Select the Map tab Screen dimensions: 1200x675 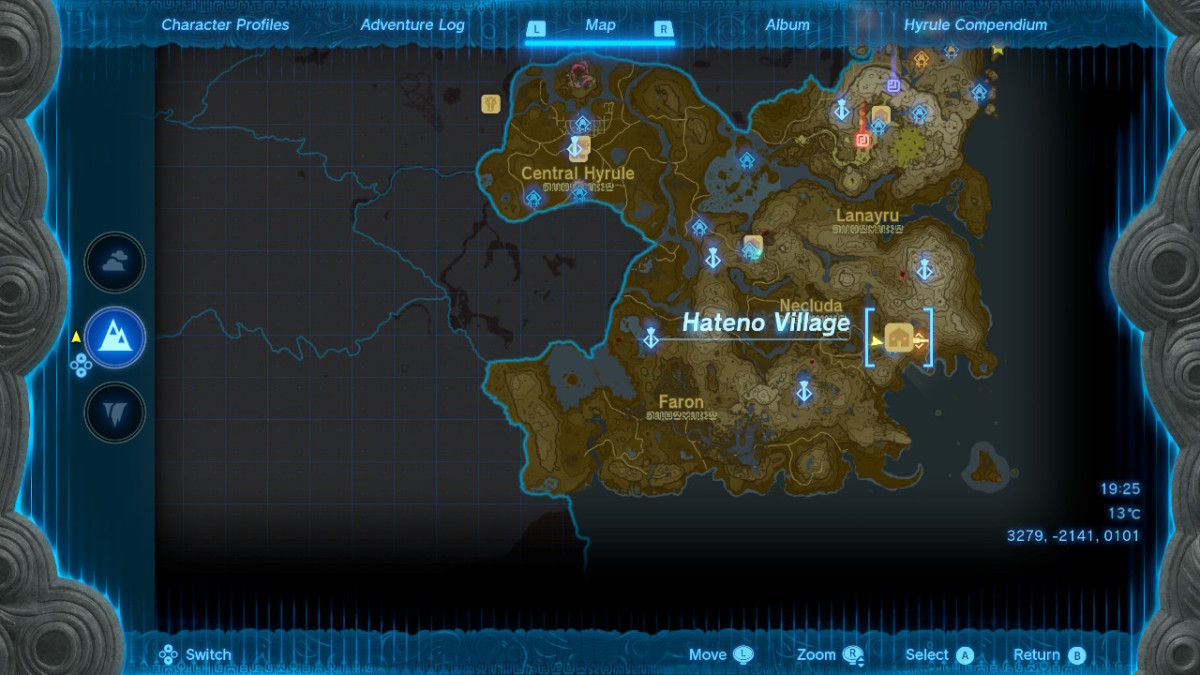pos(600,26)
